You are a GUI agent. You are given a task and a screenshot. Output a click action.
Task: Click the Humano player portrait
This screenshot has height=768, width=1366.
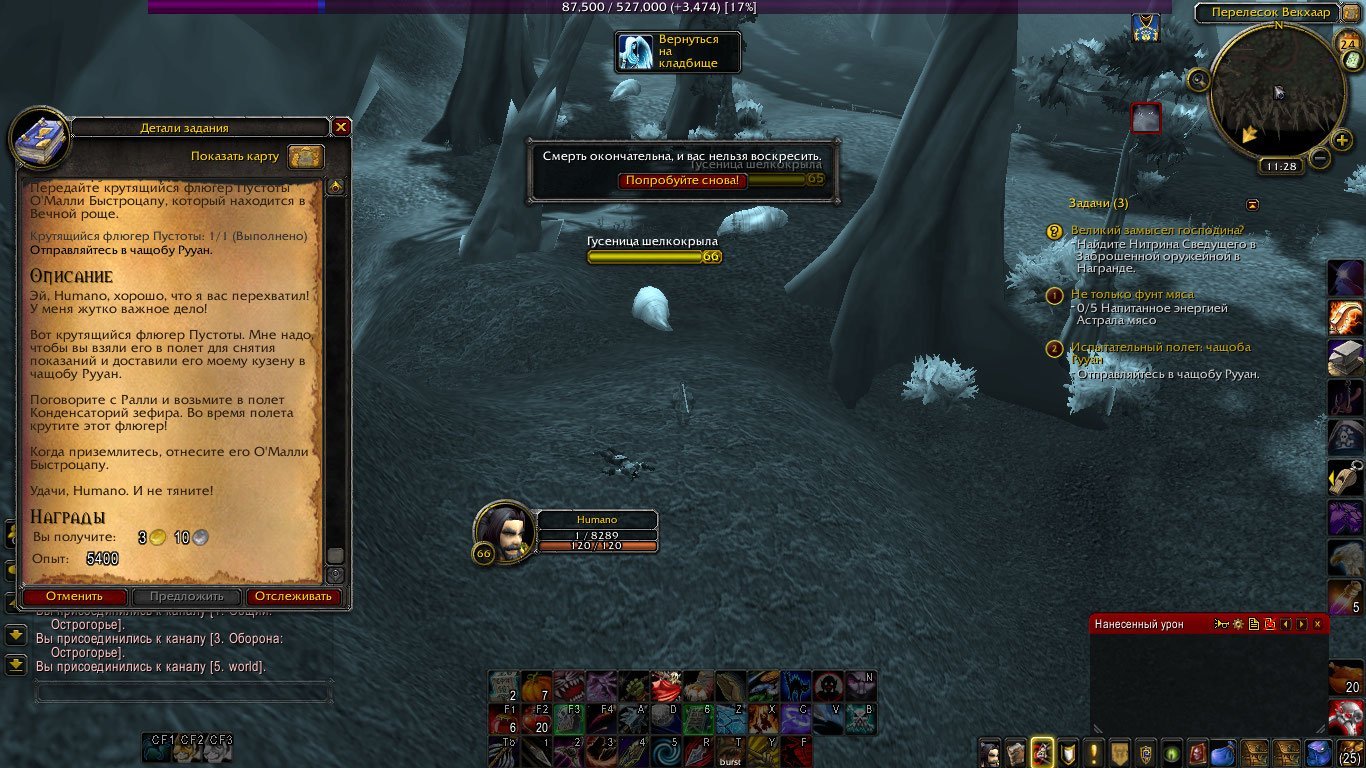click(503, 532)
